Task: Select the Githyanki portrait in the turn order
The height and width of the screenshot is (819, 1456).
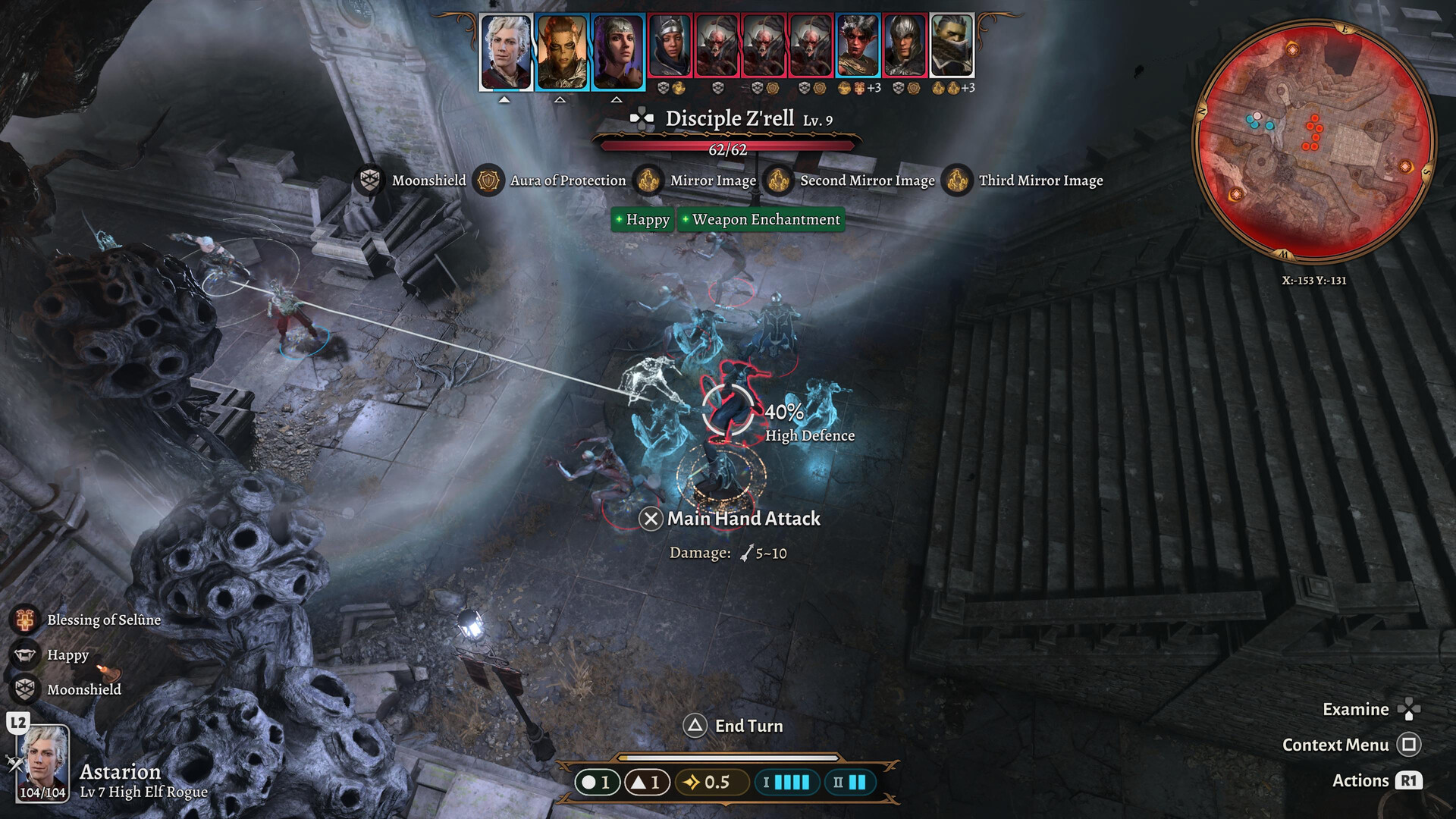Action: point(562,52)
